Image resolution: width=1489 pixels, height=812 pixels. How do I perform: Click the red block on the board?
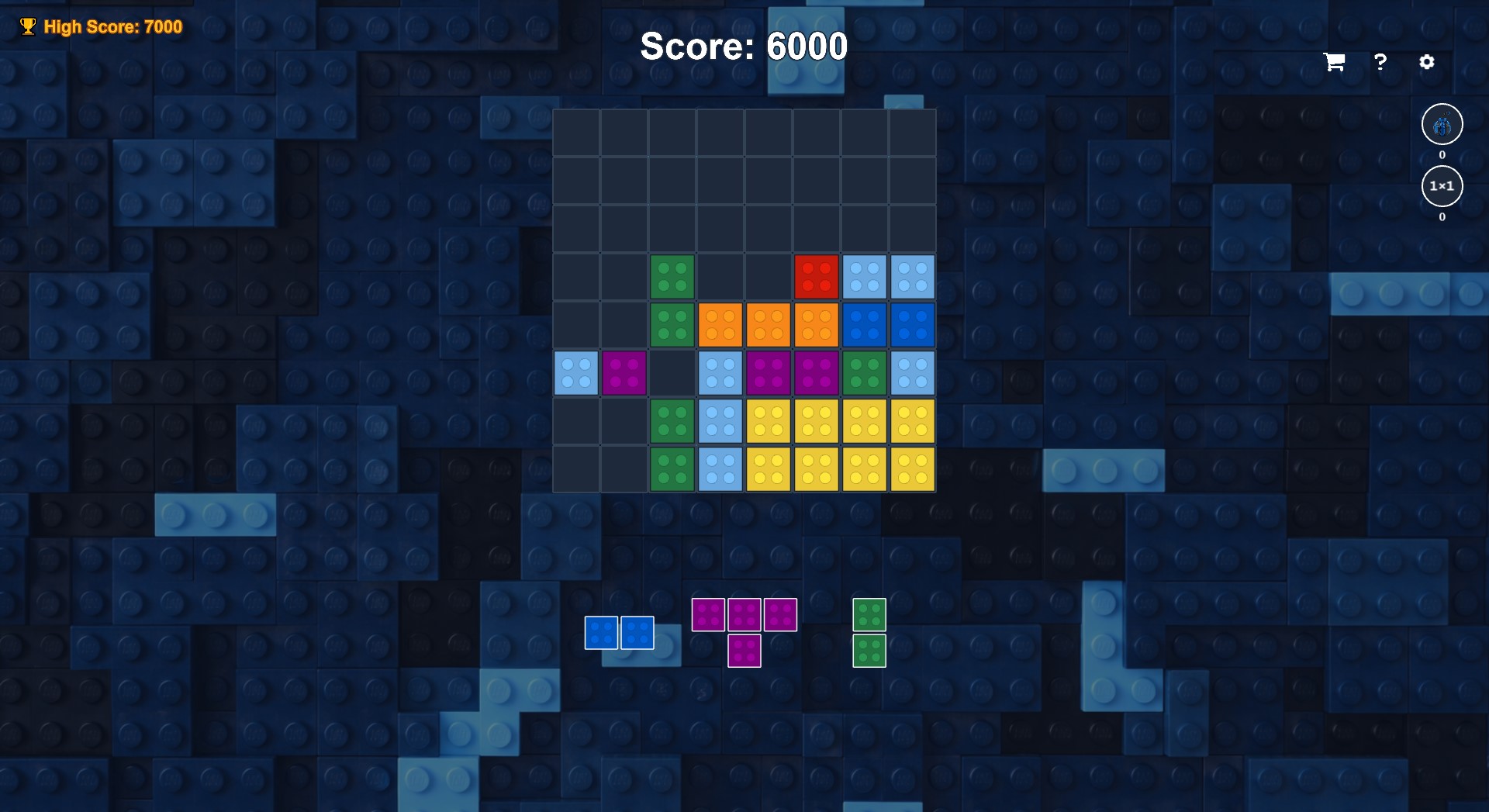(x=817, y=277)
